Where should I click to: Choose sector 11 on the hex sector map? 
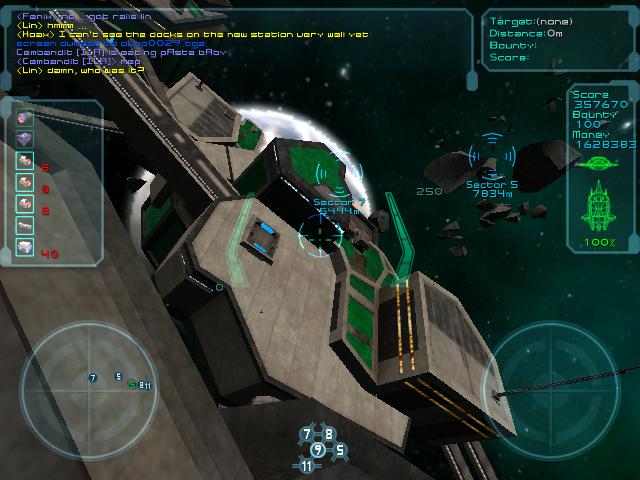tap(306, 466)
